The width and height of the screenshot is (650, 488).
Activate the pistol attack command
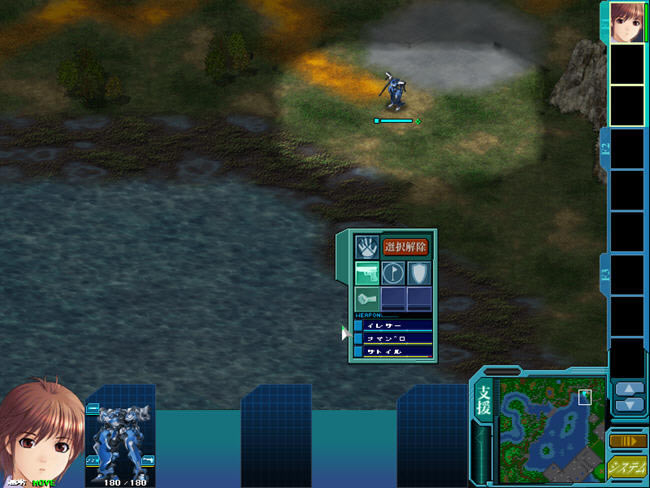[367, 273]
